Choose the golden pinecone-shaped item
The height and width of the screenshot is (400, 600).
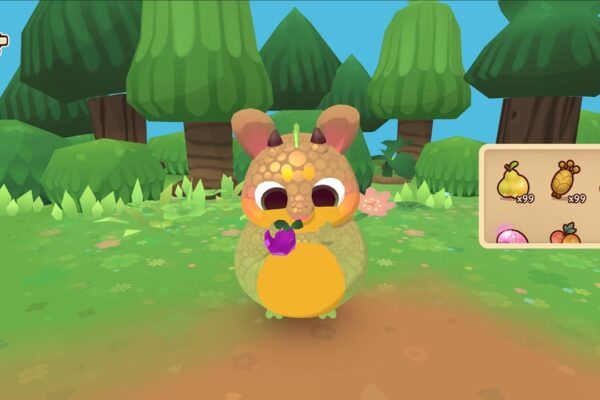565,180
